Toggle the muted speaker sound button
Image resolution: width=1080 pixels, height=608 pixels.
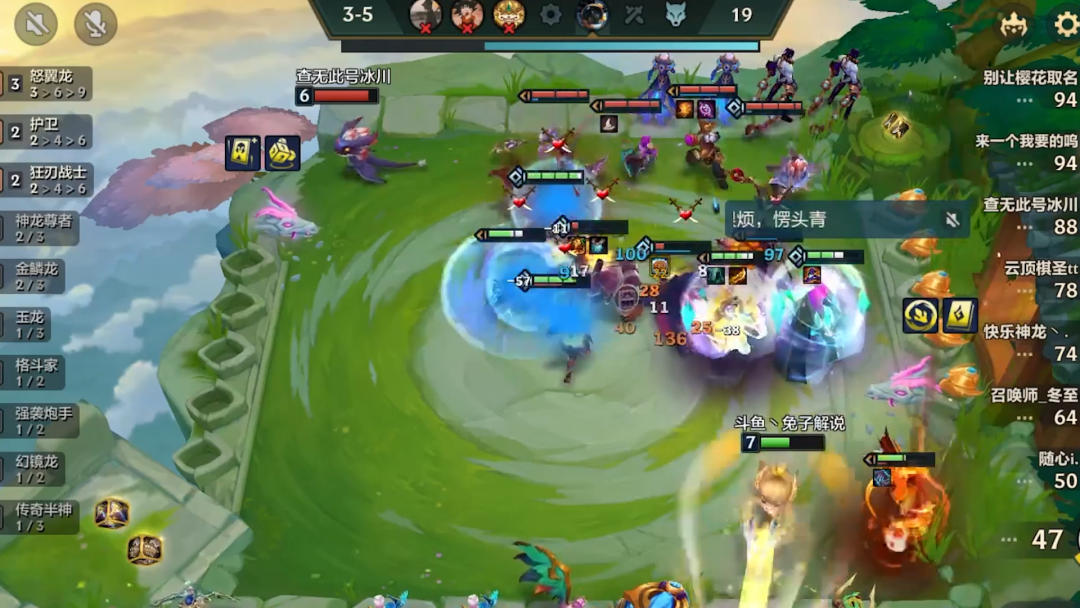tap(36, 24)
